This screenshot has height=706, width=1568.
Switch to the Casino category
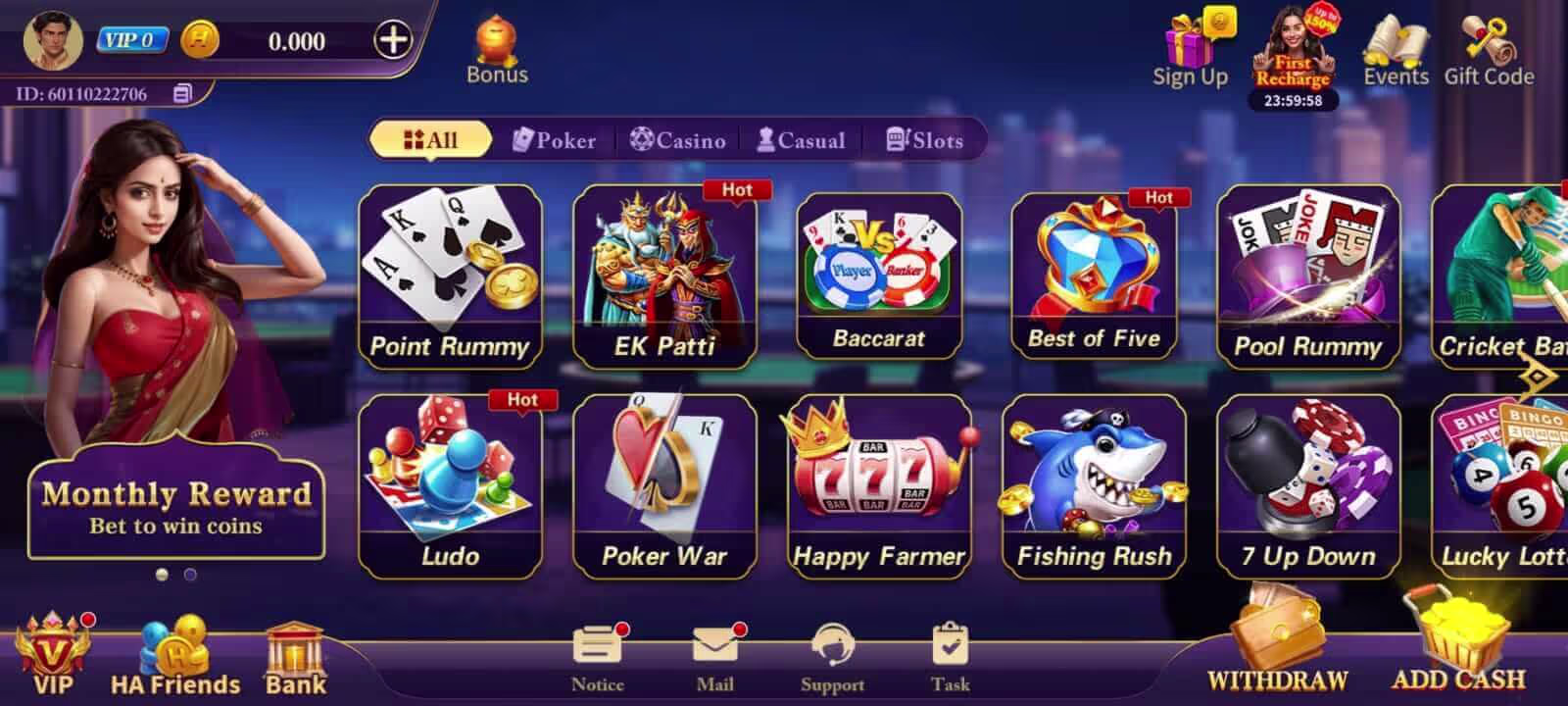680,140
